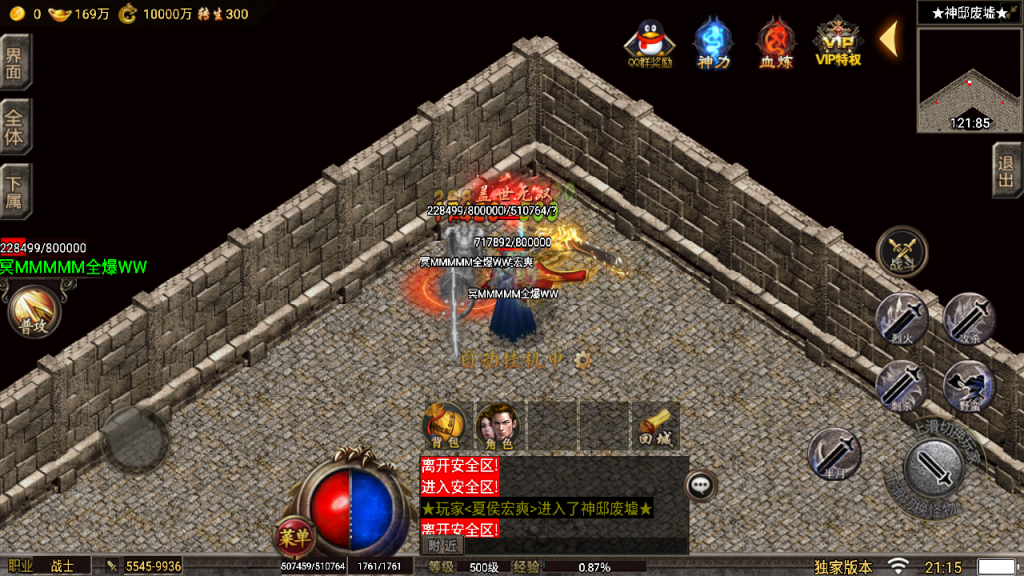This screenshot has width=1024, height=576.
Task: Toggle the 战斗 combat mode button
Action: (901, 250)
